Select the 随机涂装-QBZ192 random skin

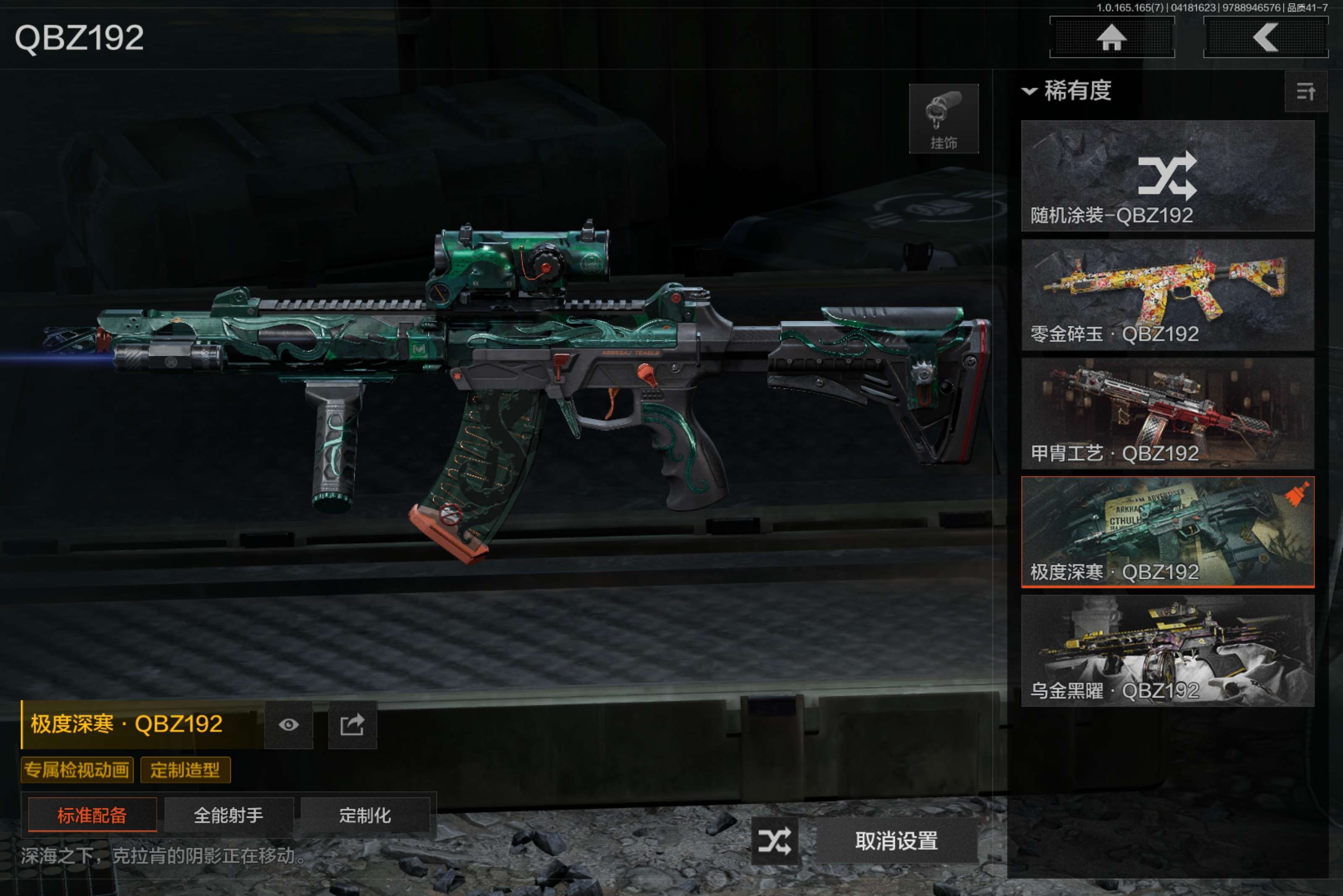(1167, 176)
